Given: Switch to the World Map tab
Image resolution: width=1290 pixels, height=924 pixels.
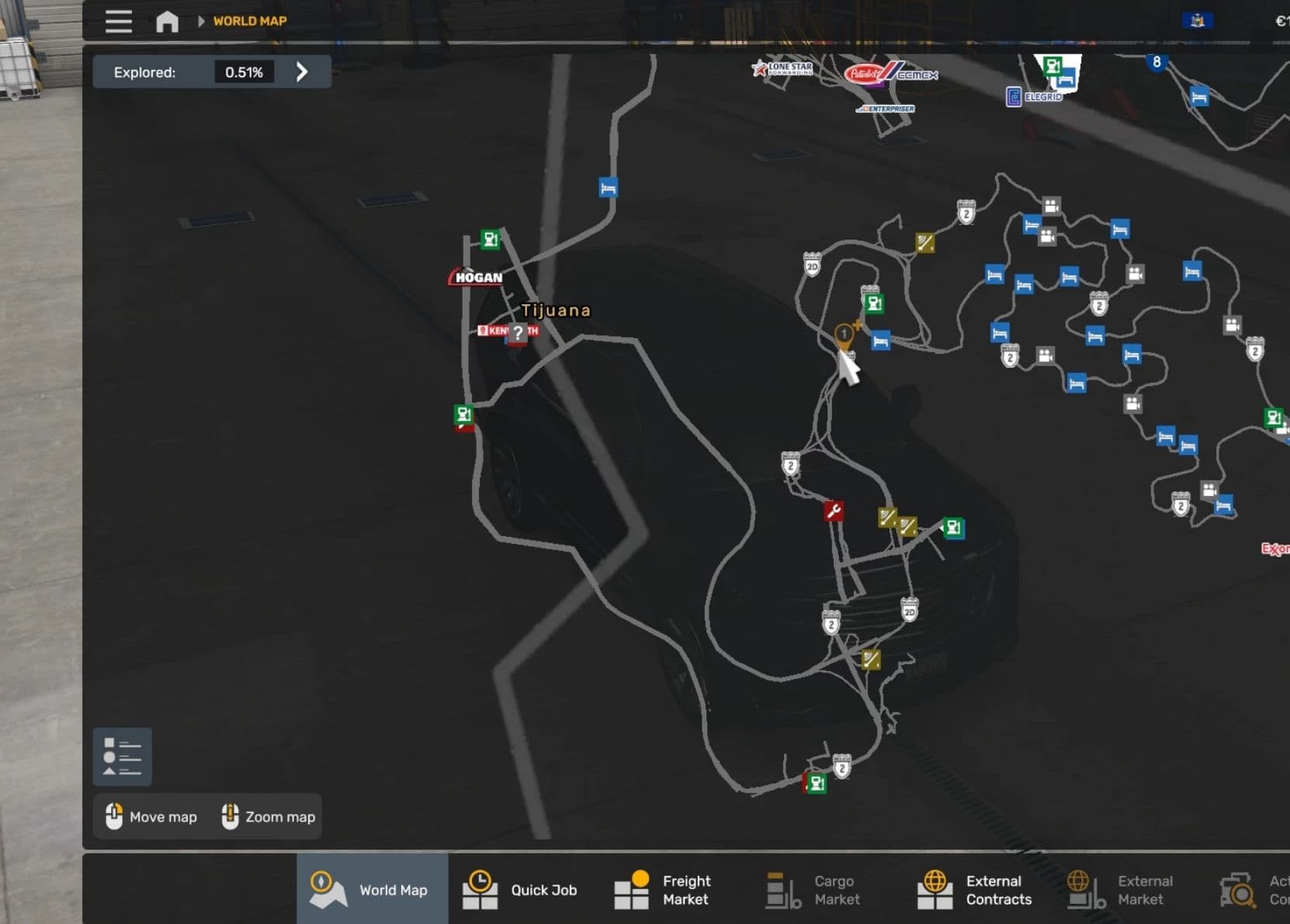Looking at the screenshot, I should (373, 889).
